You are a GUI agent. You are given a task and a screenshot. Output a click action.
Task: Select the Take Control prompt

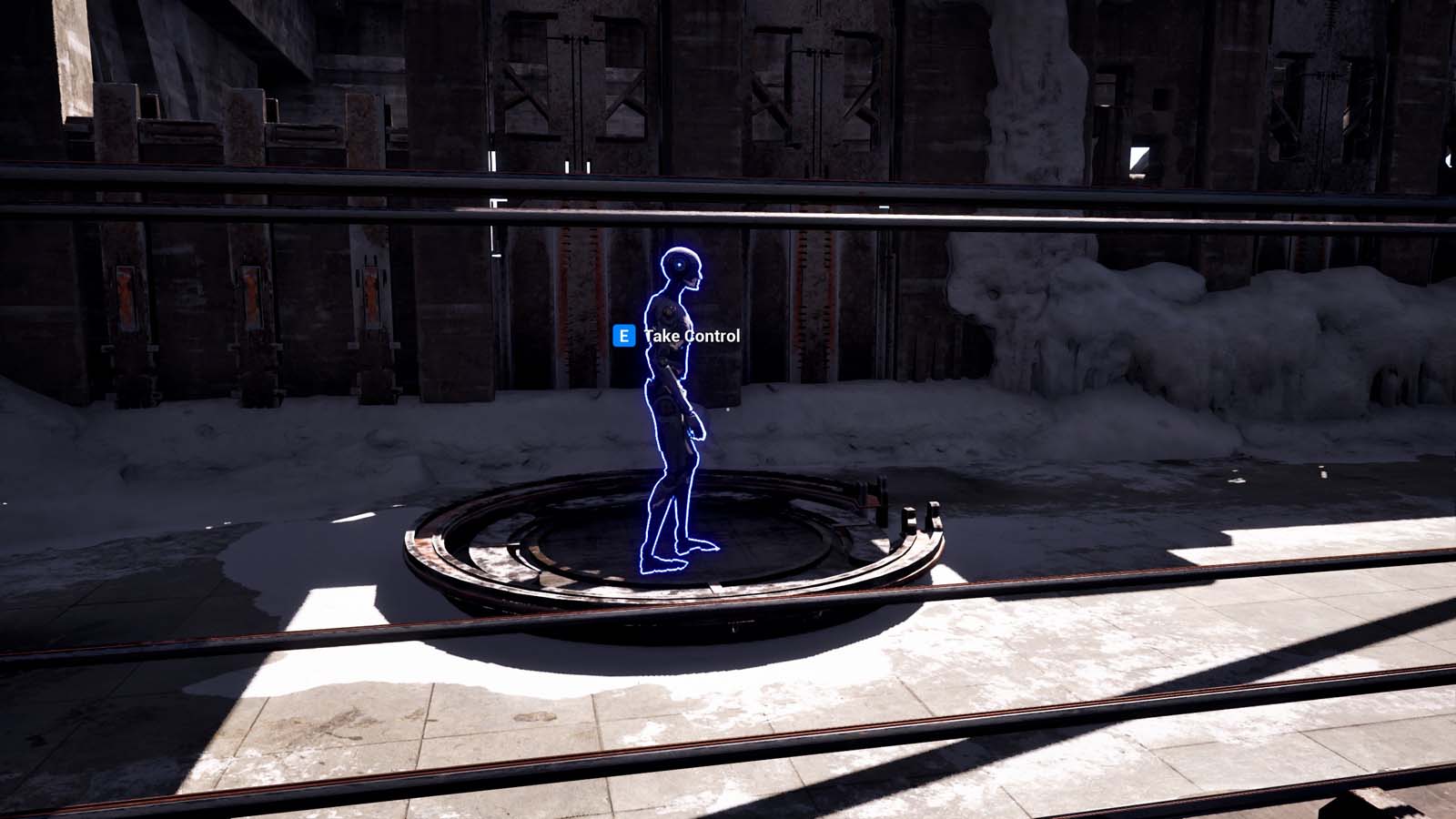(692, 336)
